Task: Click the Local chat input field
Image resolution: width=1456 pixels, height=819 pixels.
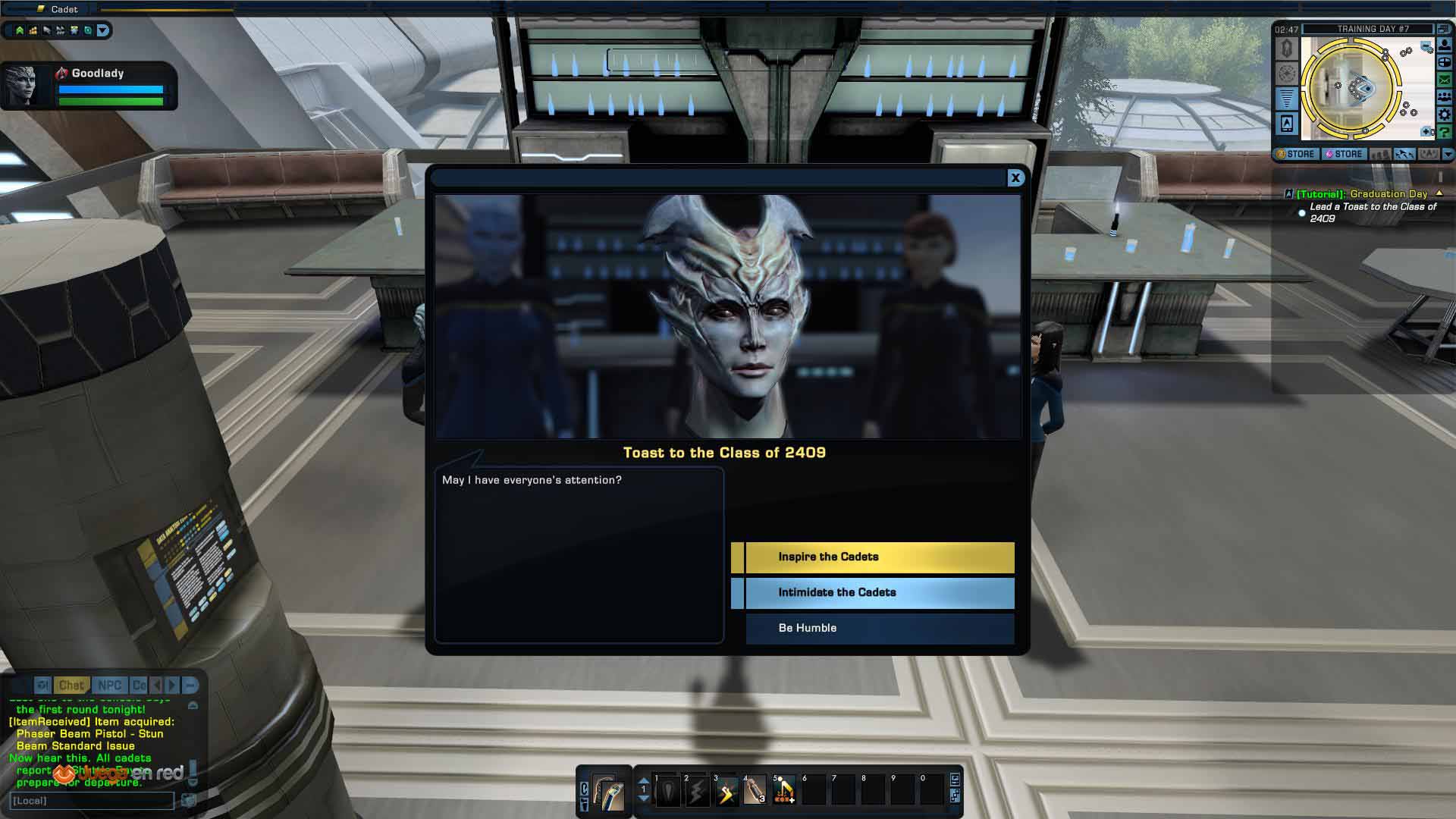Action: click(x=91, y=801)
